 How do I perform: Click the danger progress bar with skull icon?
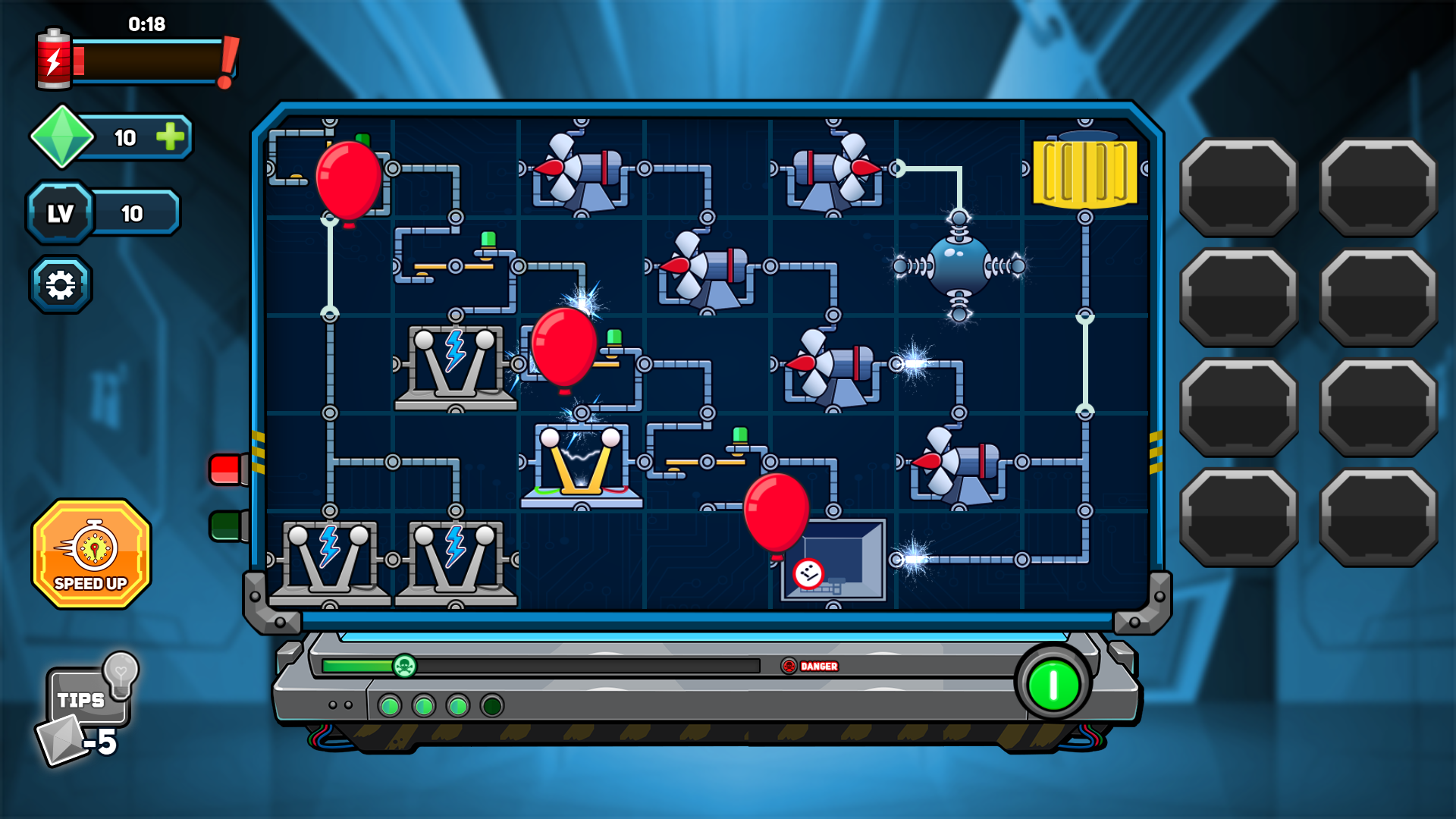[x=404, y=667]
